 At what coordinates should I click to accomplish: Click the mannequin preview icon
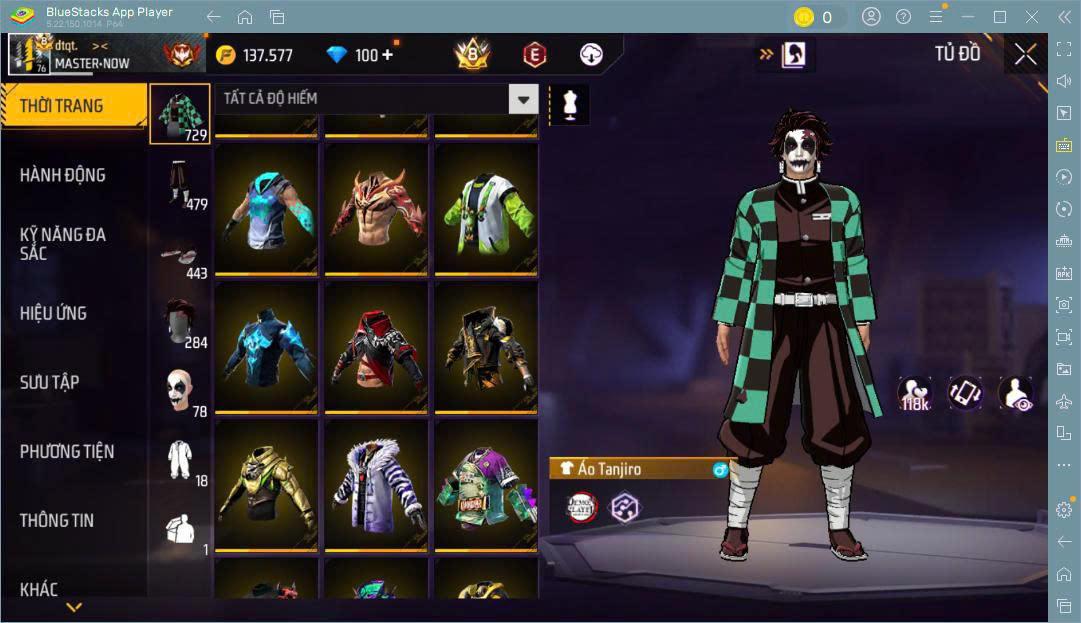click(x=570, y=105)
